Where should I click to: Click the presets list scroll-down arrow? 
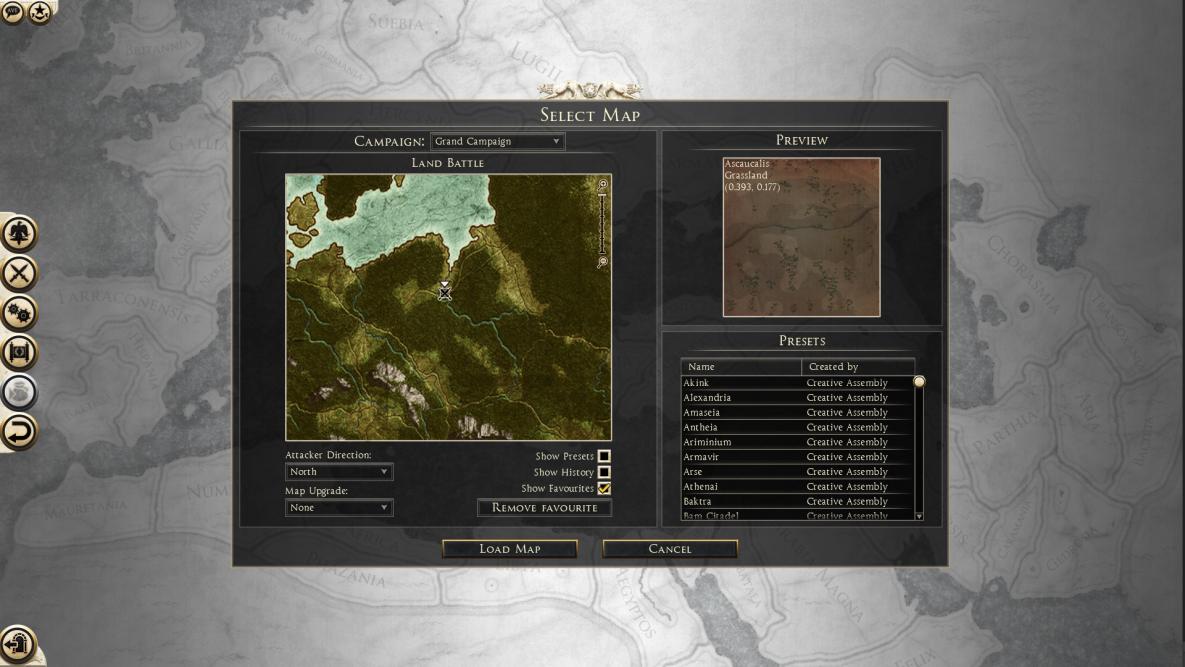(x=919, y=516)
